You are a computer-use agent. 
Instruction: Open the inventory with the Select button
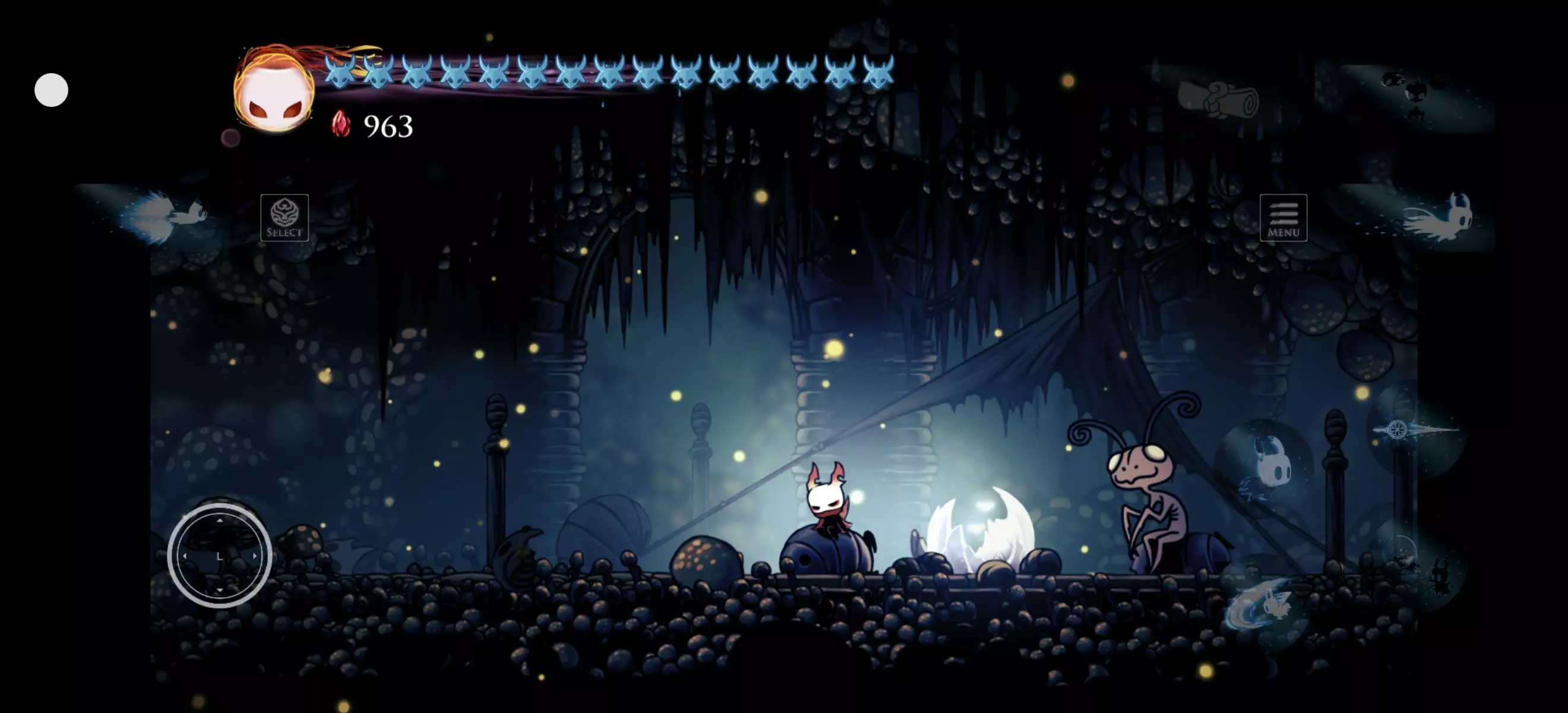coord(284,218)
